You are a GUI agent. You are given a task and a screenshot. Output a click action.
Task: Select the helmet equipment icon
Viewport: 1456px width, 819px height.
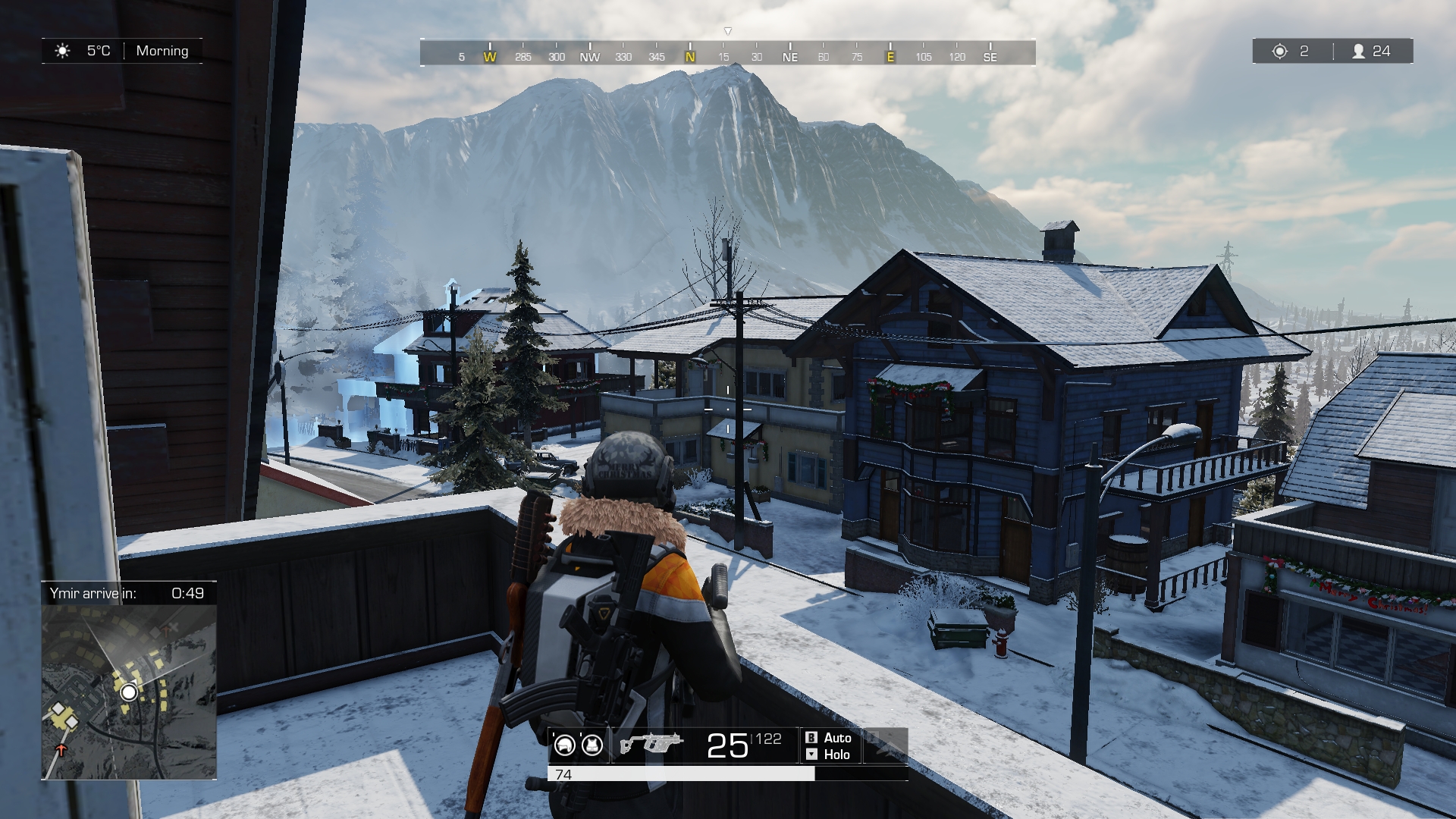click(x=564, y=745)
